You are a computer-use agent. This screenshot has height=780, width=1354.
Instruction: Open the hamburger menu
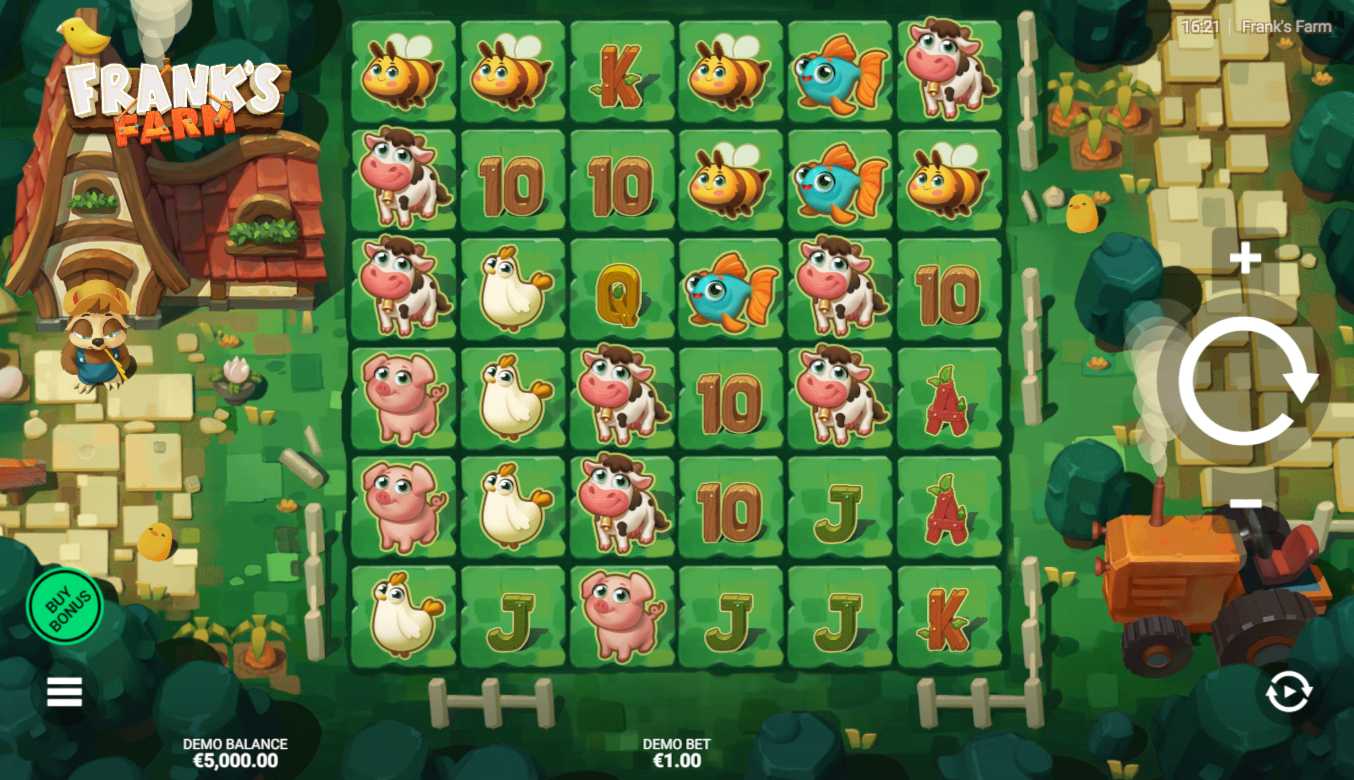coord(64,691)
